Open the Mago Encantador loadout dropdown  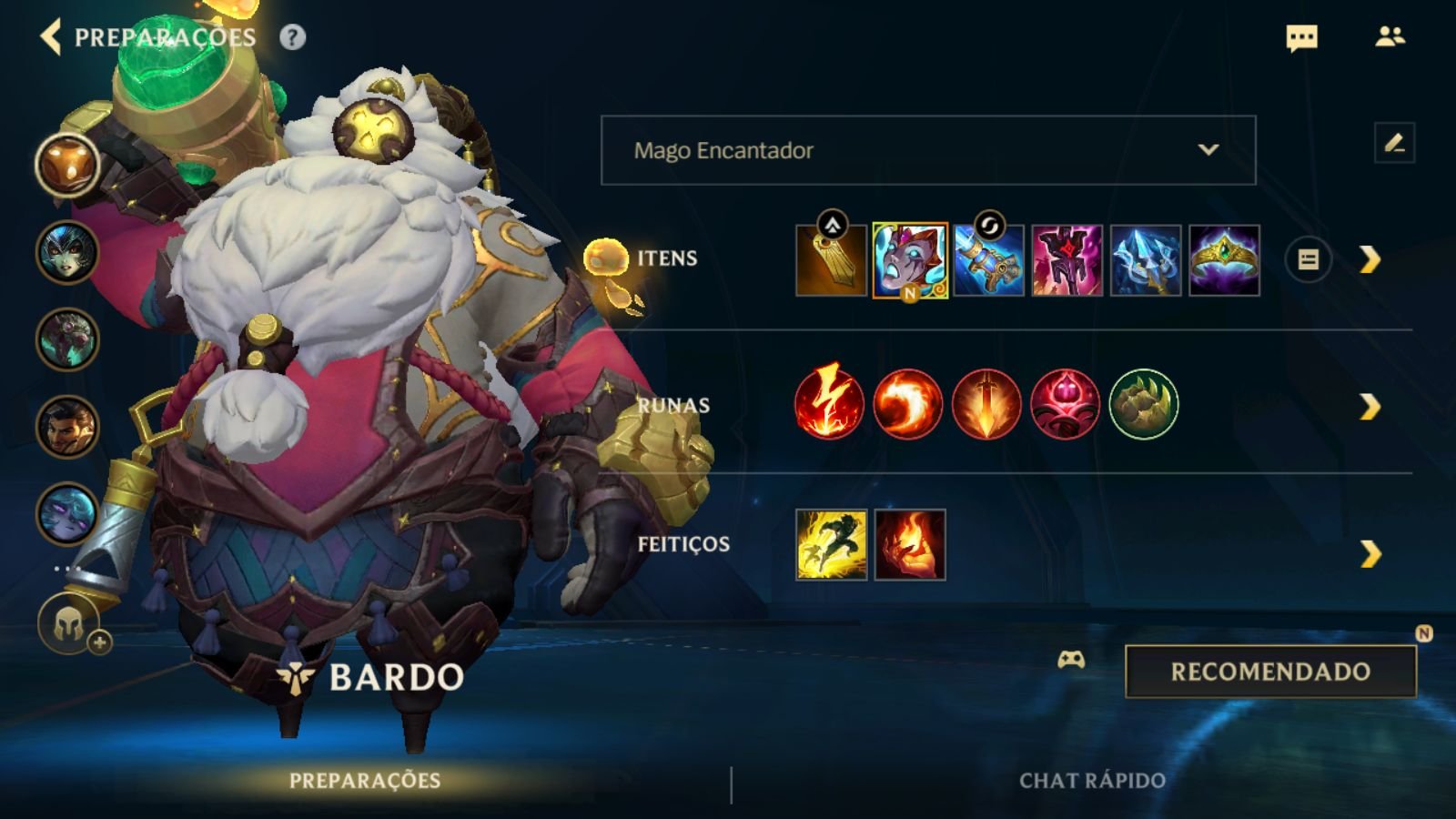[926, 151]
